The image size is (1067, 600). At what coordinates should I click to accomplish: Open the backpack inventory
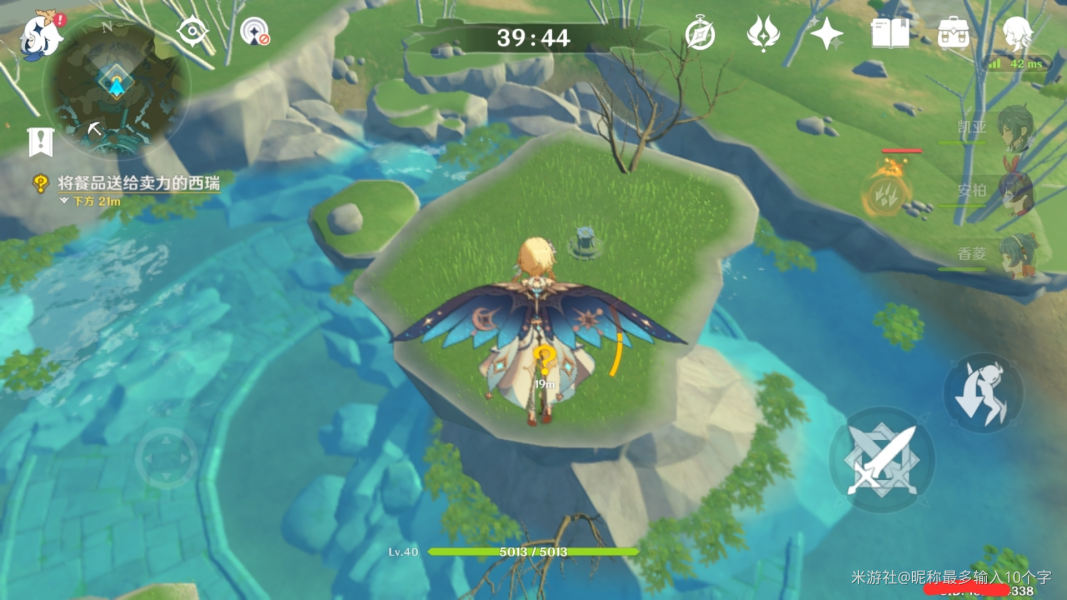pos(953,34)
